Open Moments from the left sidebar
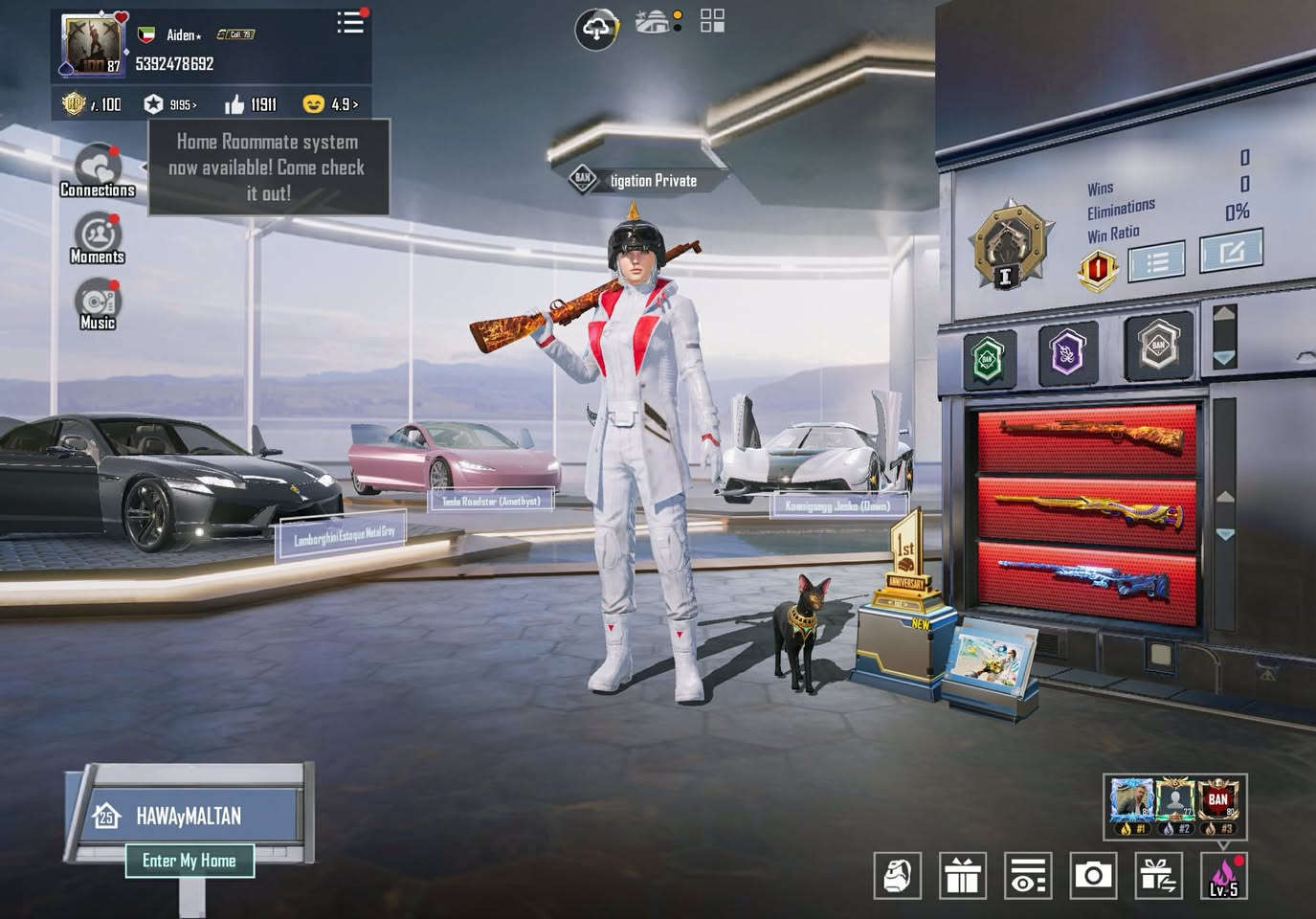 tap(96, 235)
